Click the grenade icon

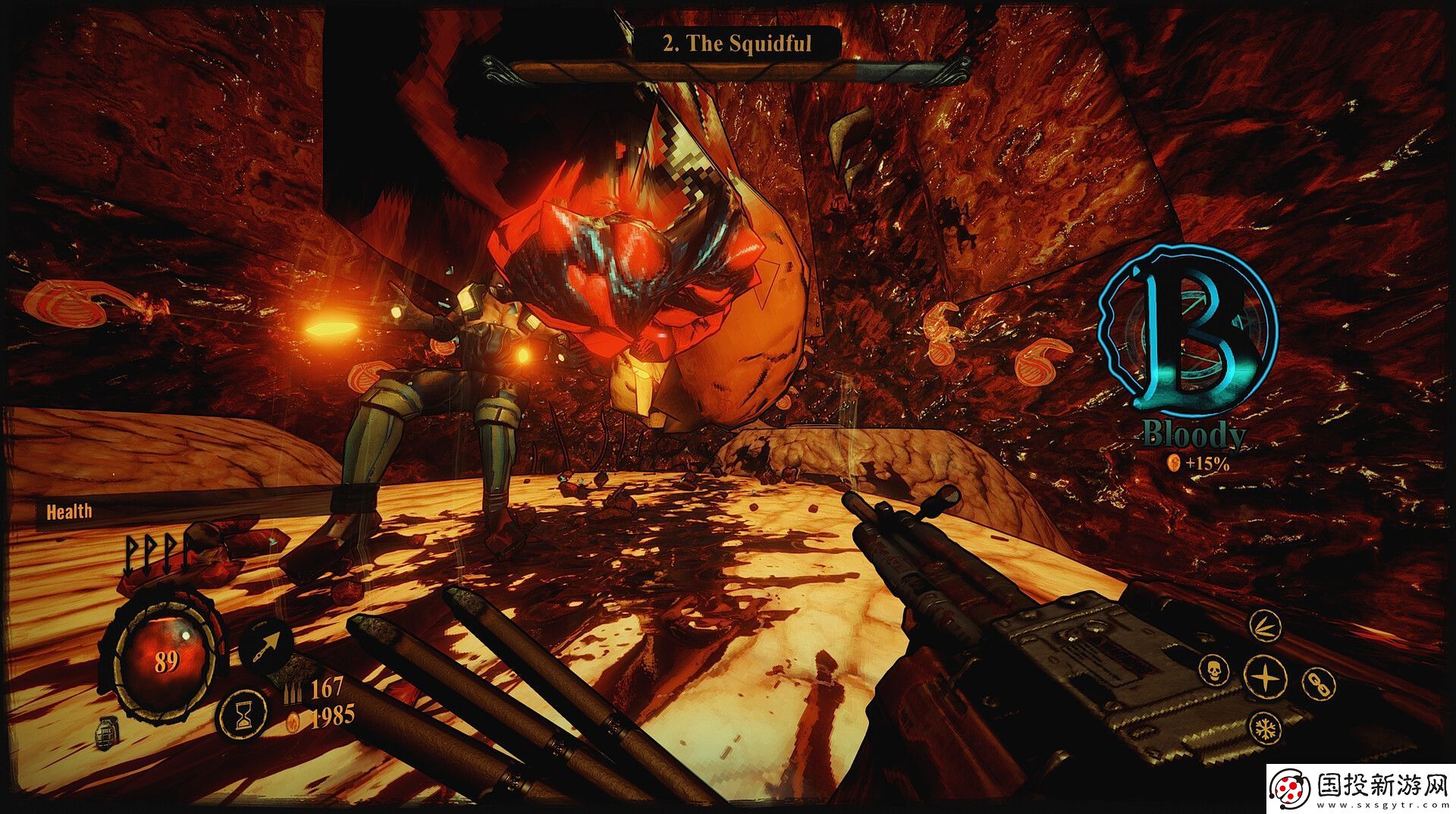click(x=105, y=734)
